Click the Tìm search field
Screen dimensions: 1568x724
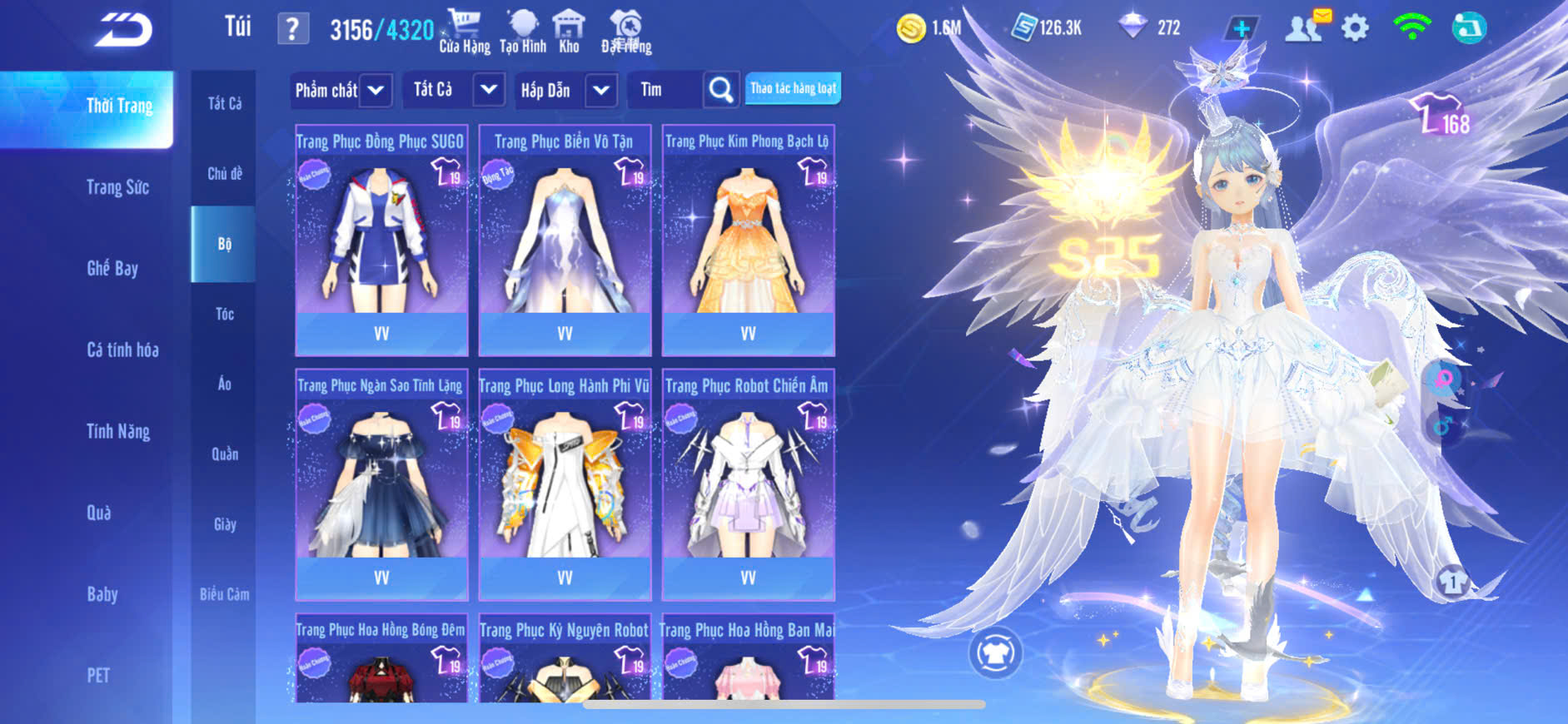click(x=666, y=90)
